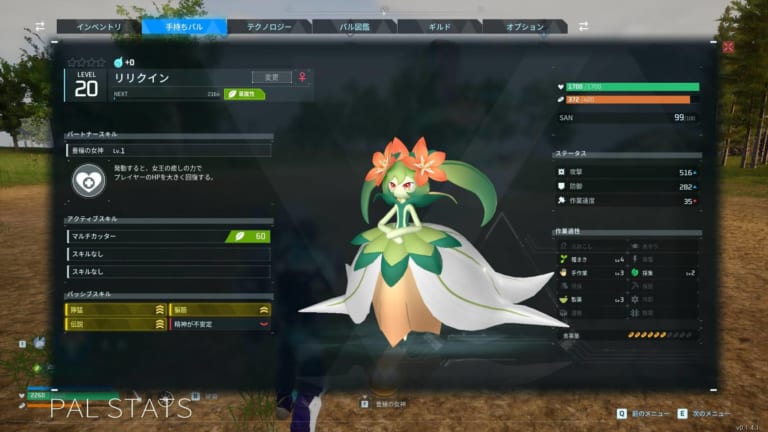768x432 pixels.
Task: Show the パル図鑑 tab
Action: [x=354, y=27]
